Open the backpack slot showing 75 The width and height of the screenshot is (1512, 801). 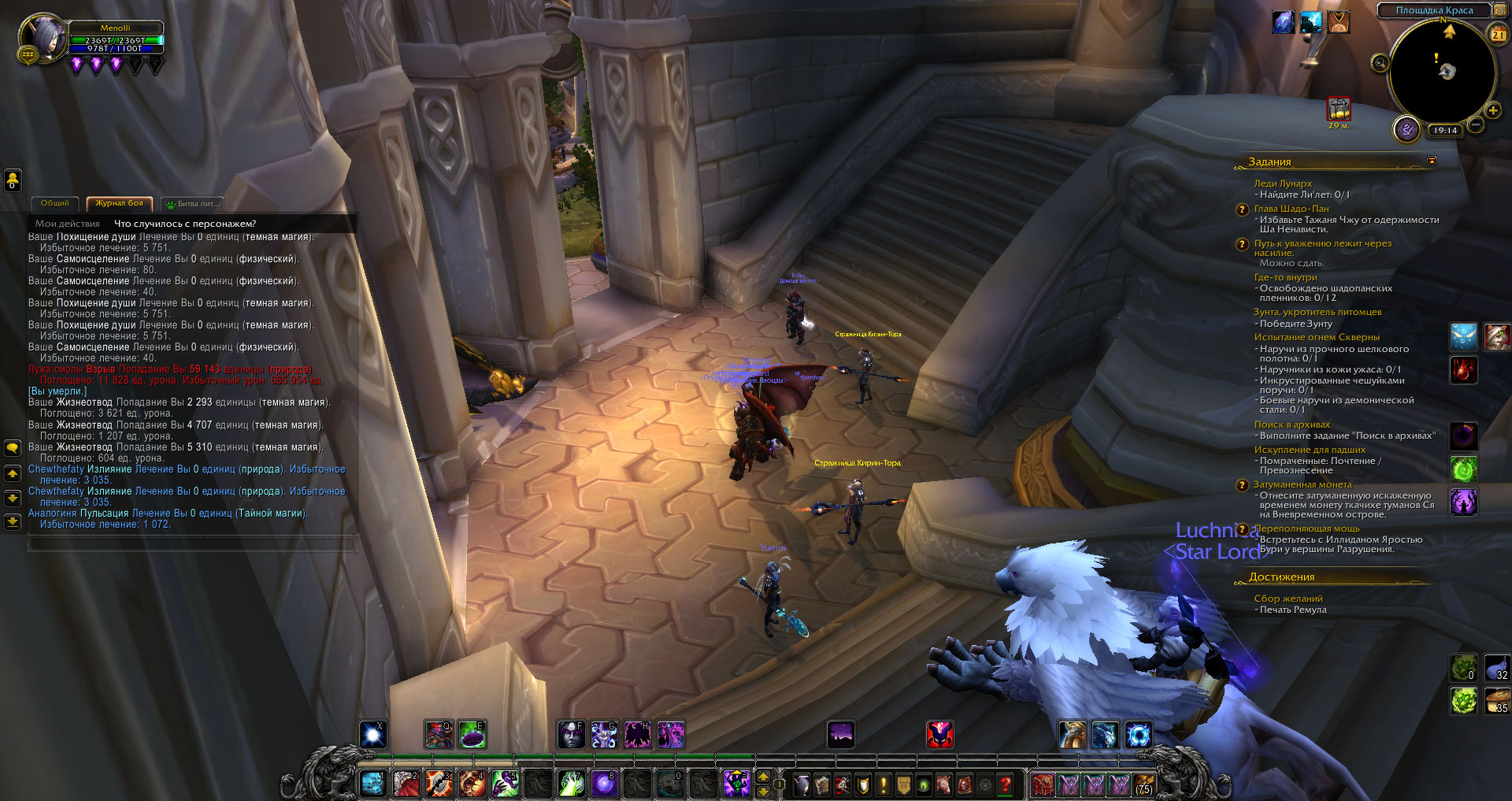tap(1143, 784)
